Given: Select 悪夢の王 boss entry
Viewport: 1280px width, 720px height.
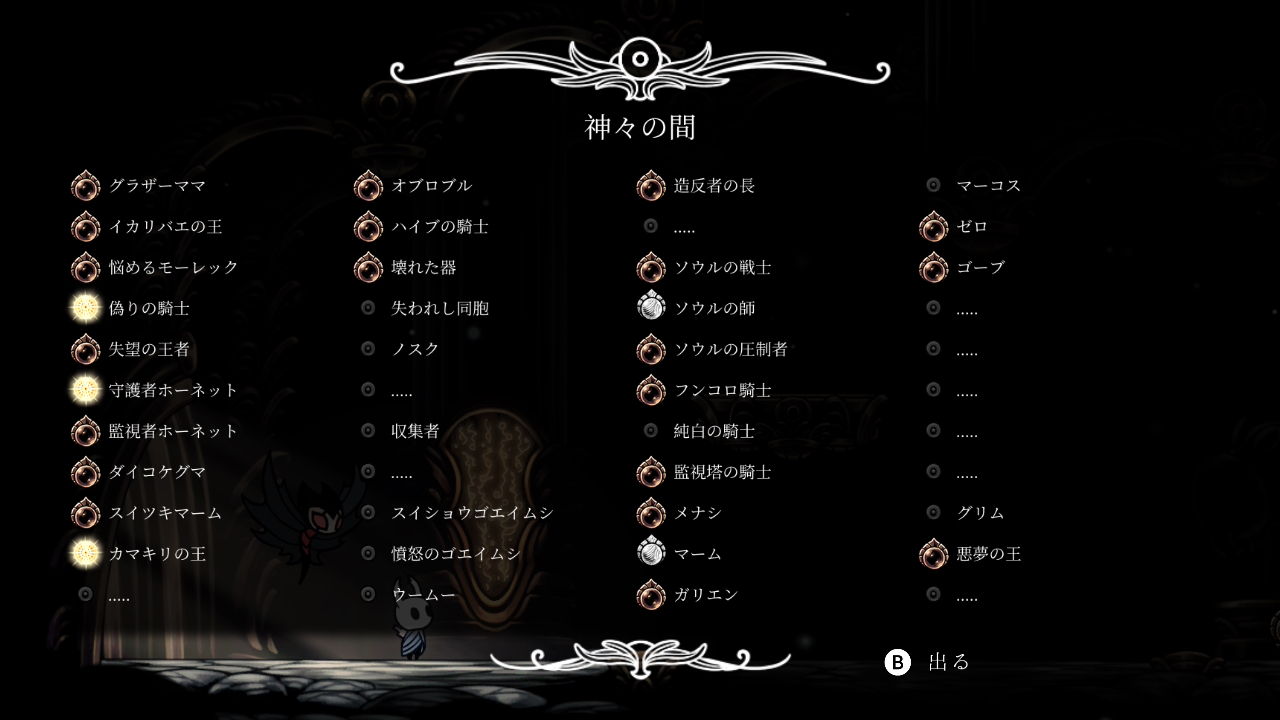Looking at the screenshot, I should pos(988,554).
